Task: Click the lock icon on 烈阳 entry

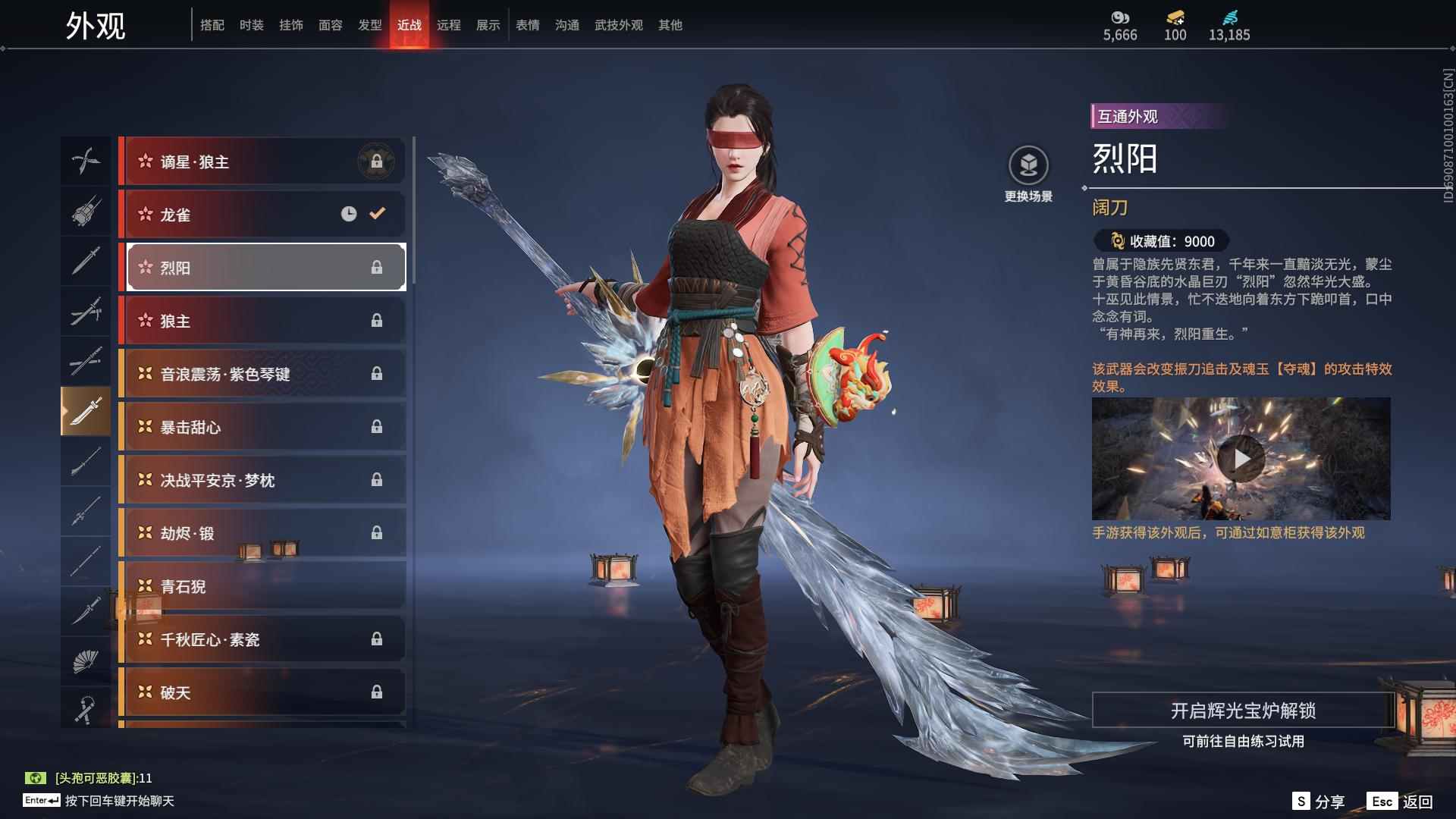Action: (x=378, y=267)
